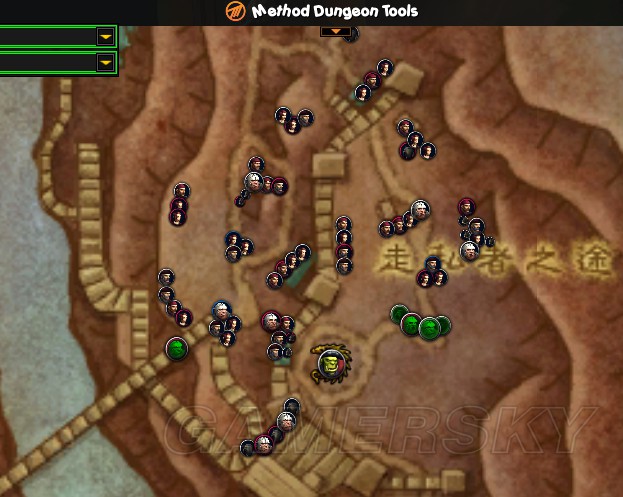Click the lone green enemy marker
This screenshot has height=497, width=623.
point(177,348)
